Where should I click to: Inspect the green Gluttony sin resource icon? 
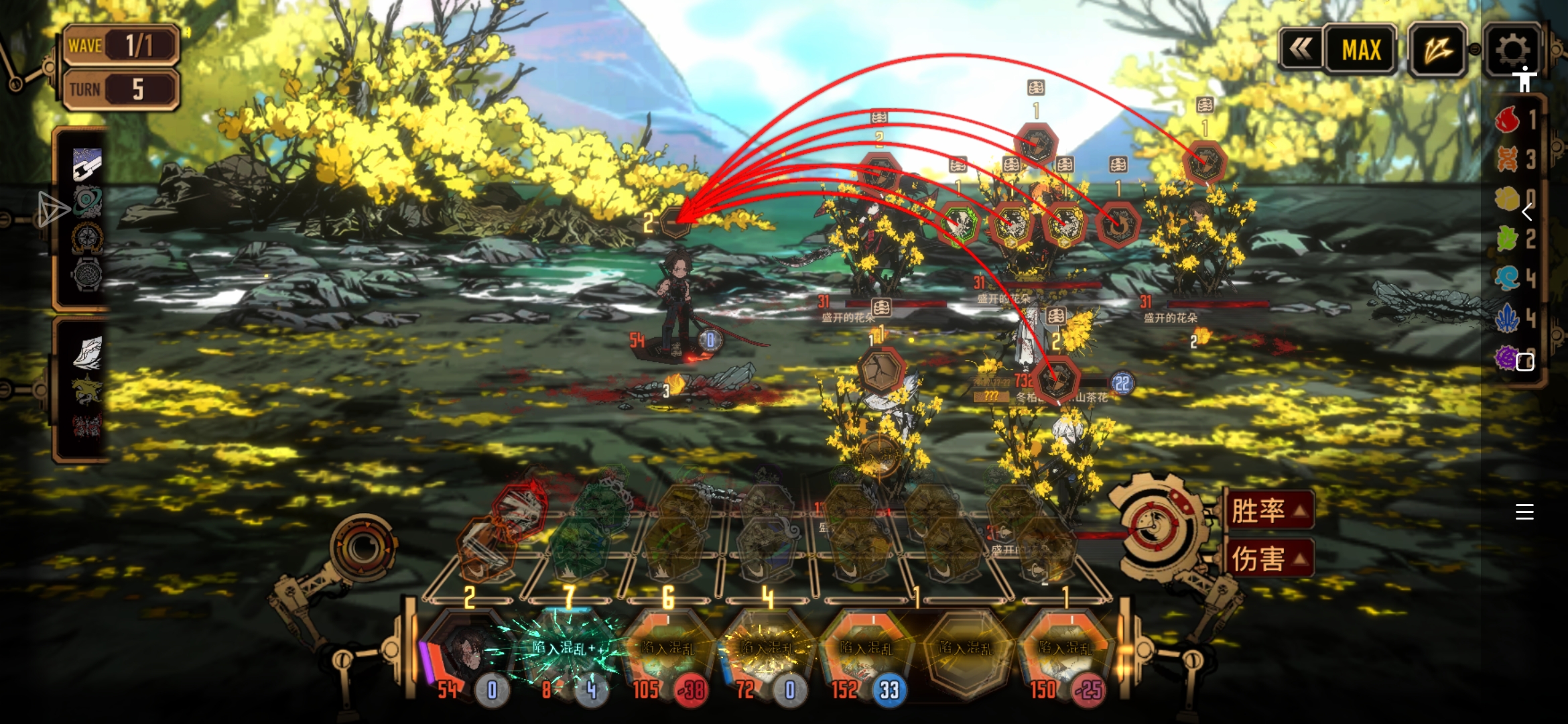tap(1507, 238)
